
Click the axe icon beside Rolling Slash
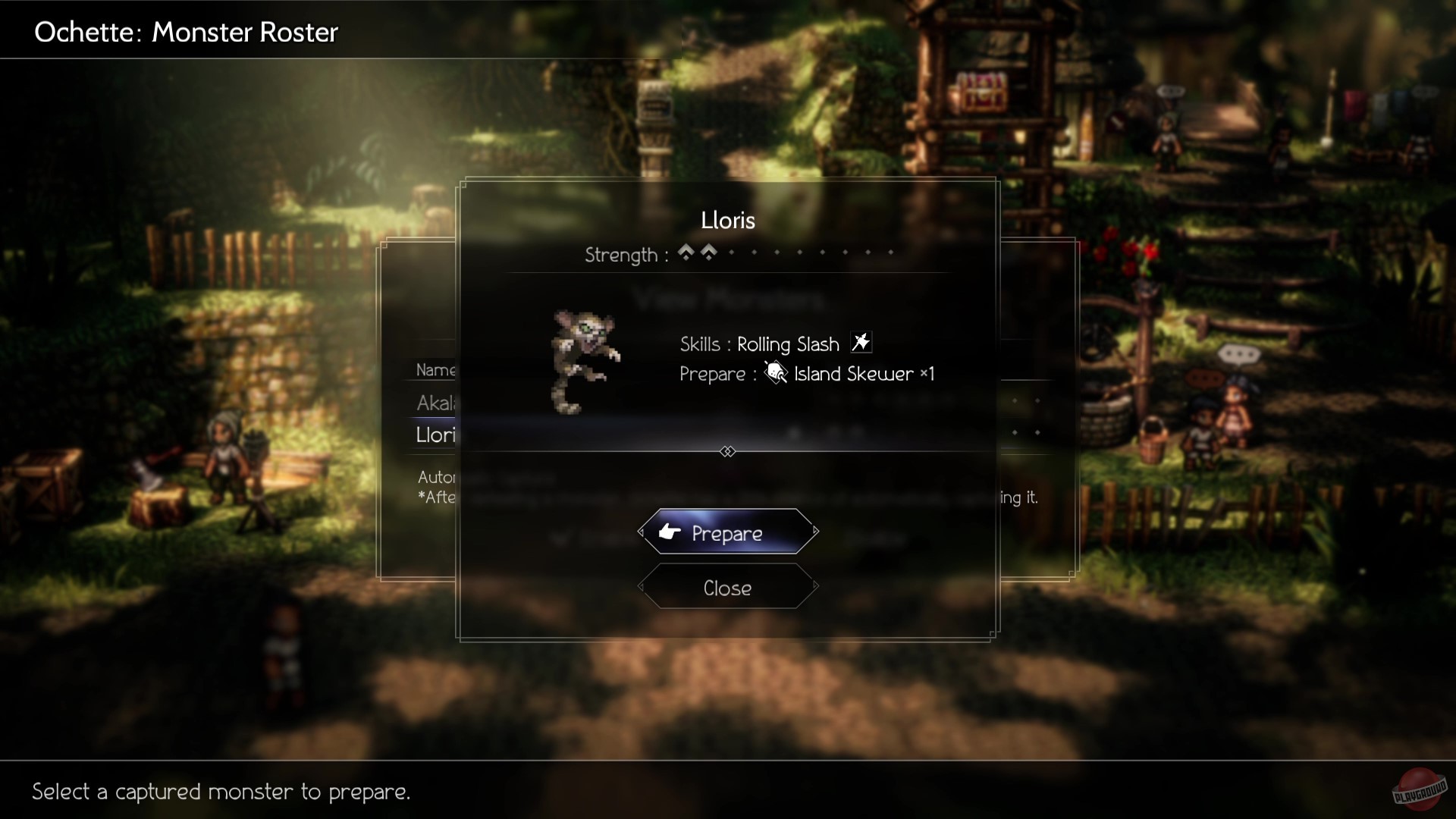coord(860,343)
